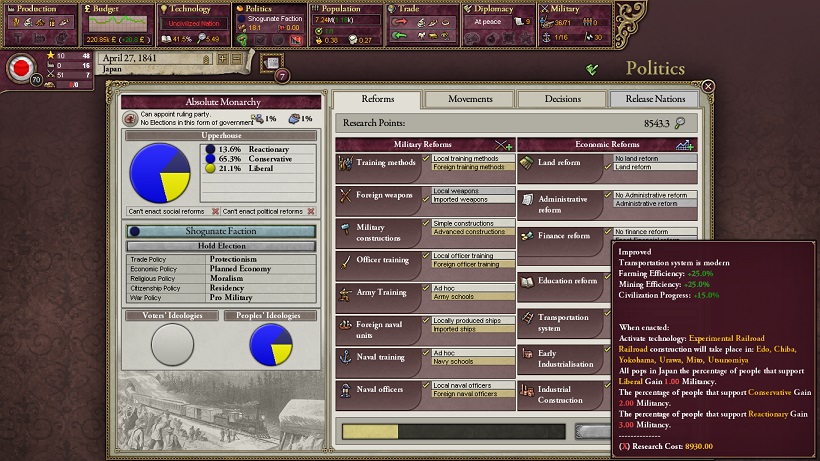Click the Hold Election button

pos(221,246)
